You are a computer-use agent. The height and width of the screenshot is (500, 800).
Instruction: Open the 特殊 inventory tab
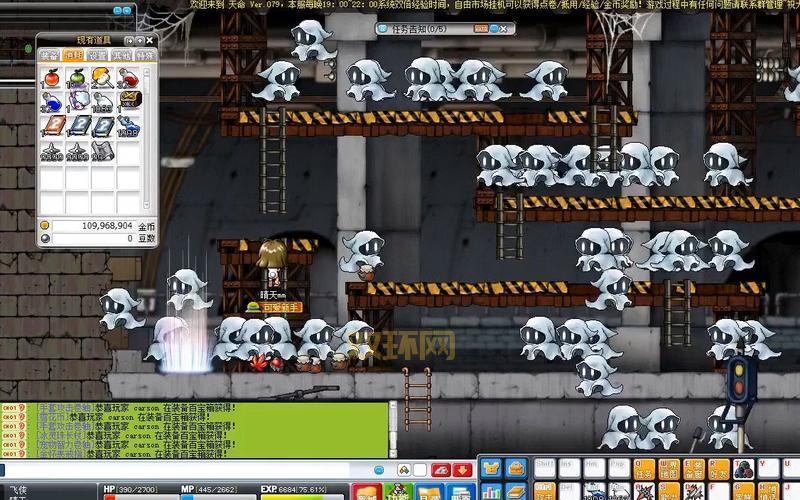(x=145, y=56)
